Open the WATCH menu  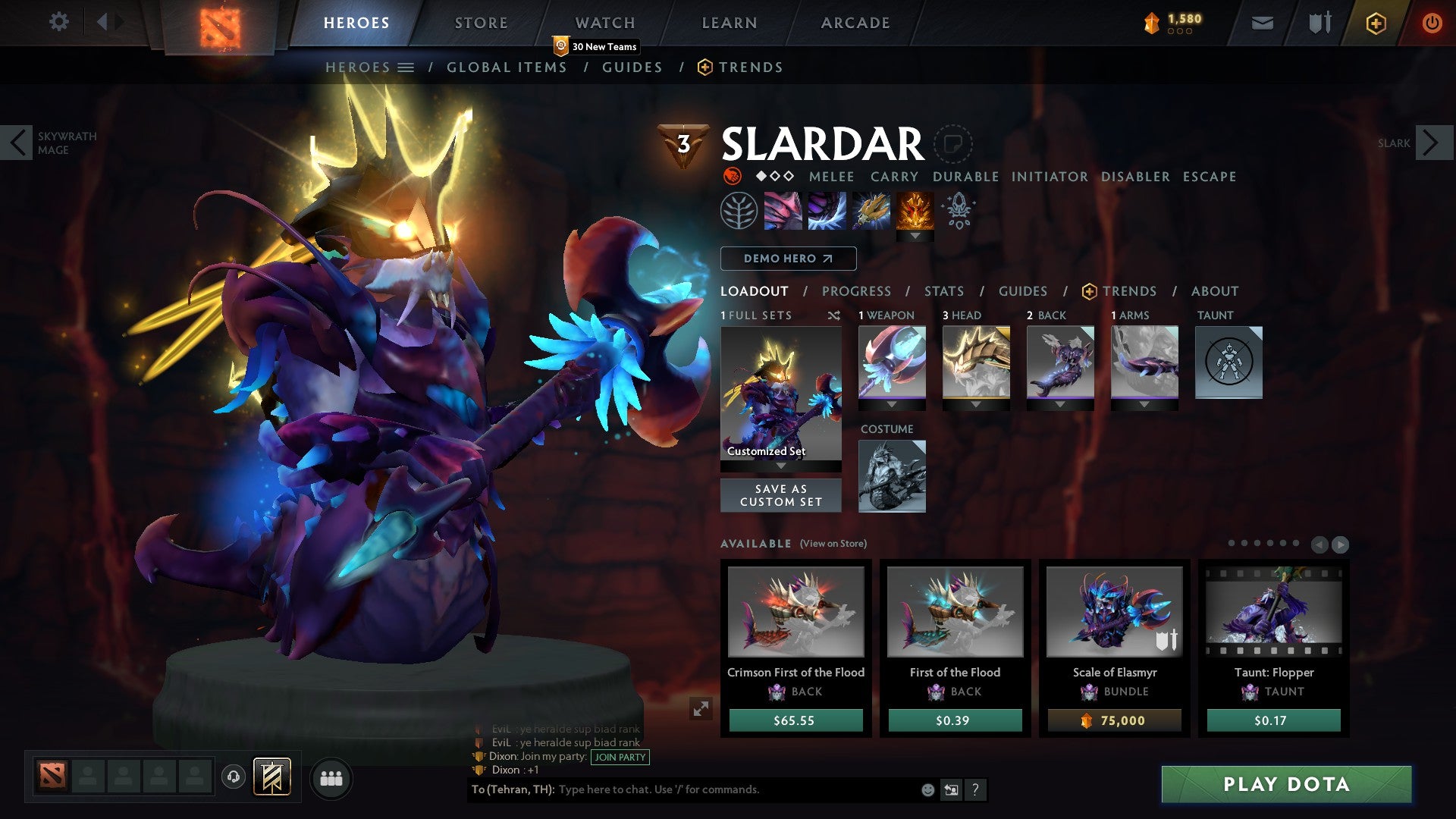click(604, 22)
